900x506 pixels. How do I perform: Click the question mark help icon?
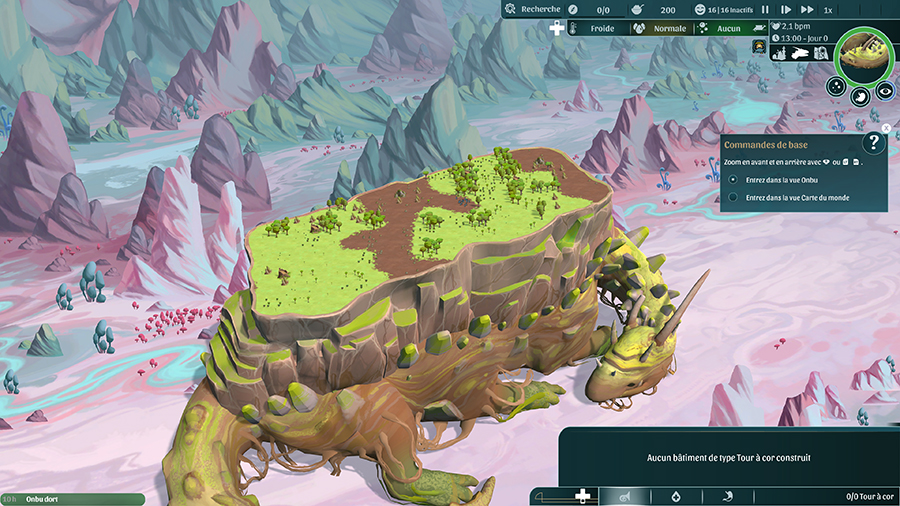[x=873, y=143]
